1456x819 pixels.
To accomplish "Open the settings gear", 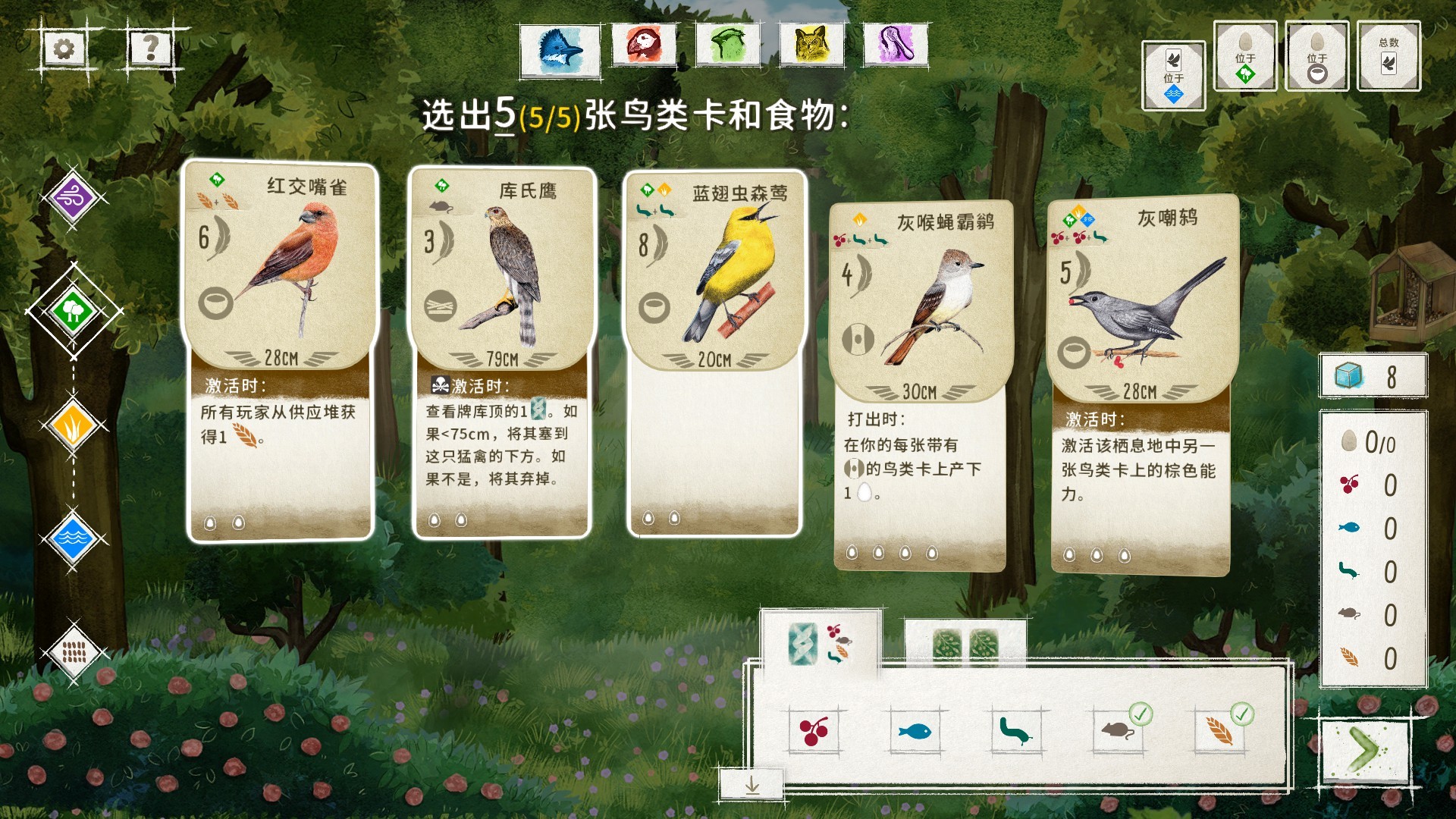I will pyautogui.click(x=64, y=48).
